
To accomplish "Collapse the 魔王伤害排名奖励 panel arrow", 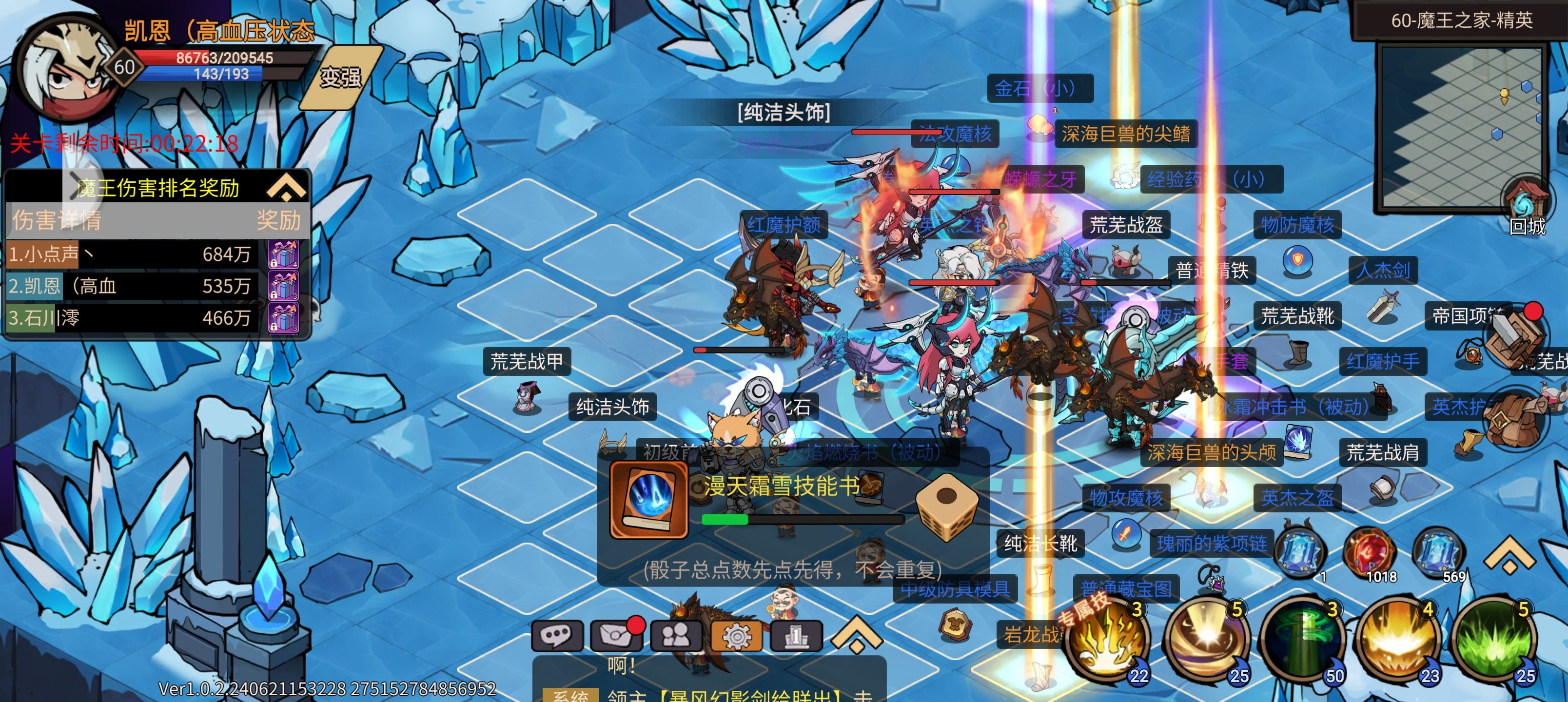I will (x=286, y=186).
